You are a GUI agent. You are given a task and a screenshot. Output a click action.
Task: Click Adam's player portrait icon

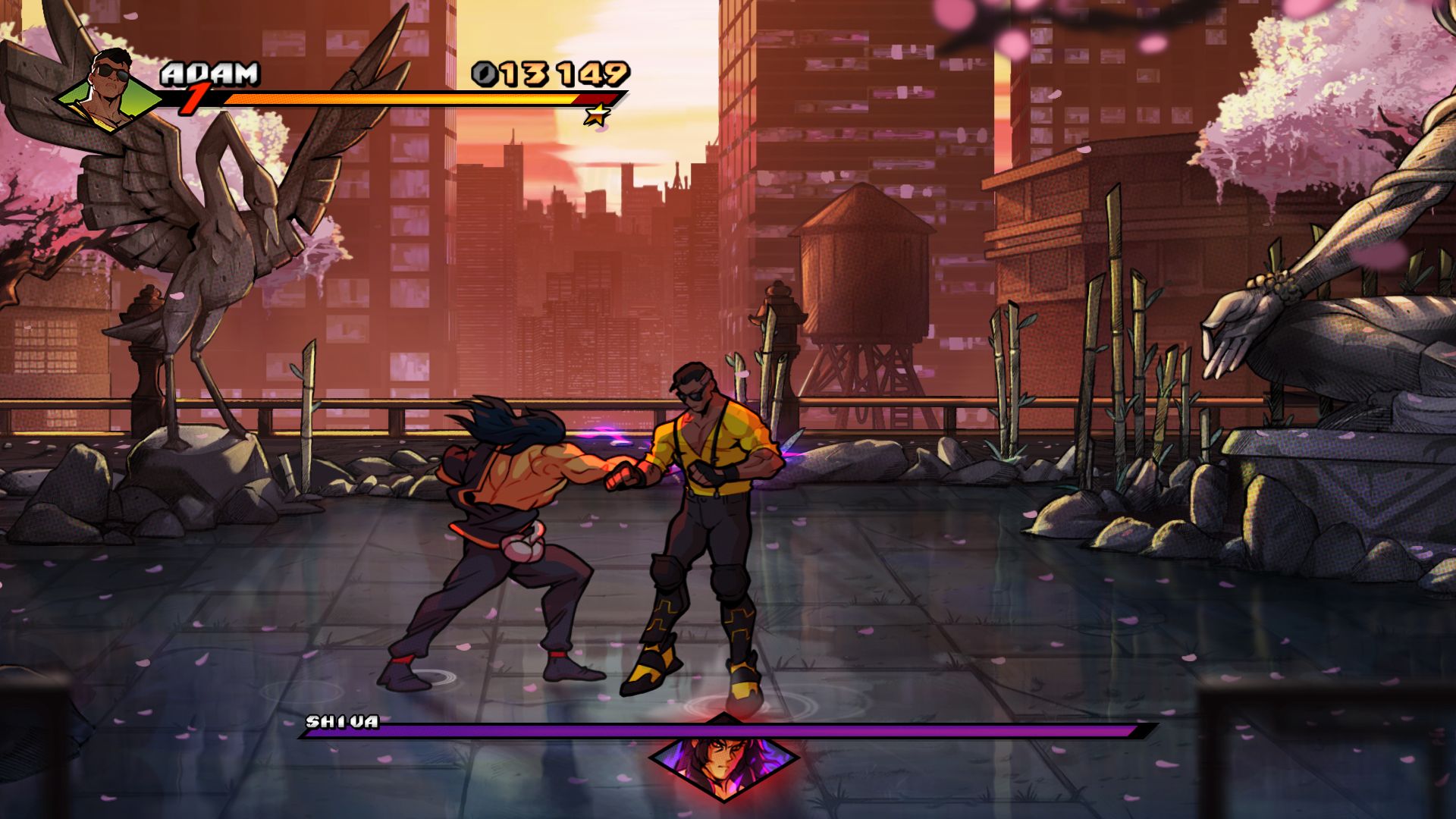pyautogui.click(x=110, y=91)
